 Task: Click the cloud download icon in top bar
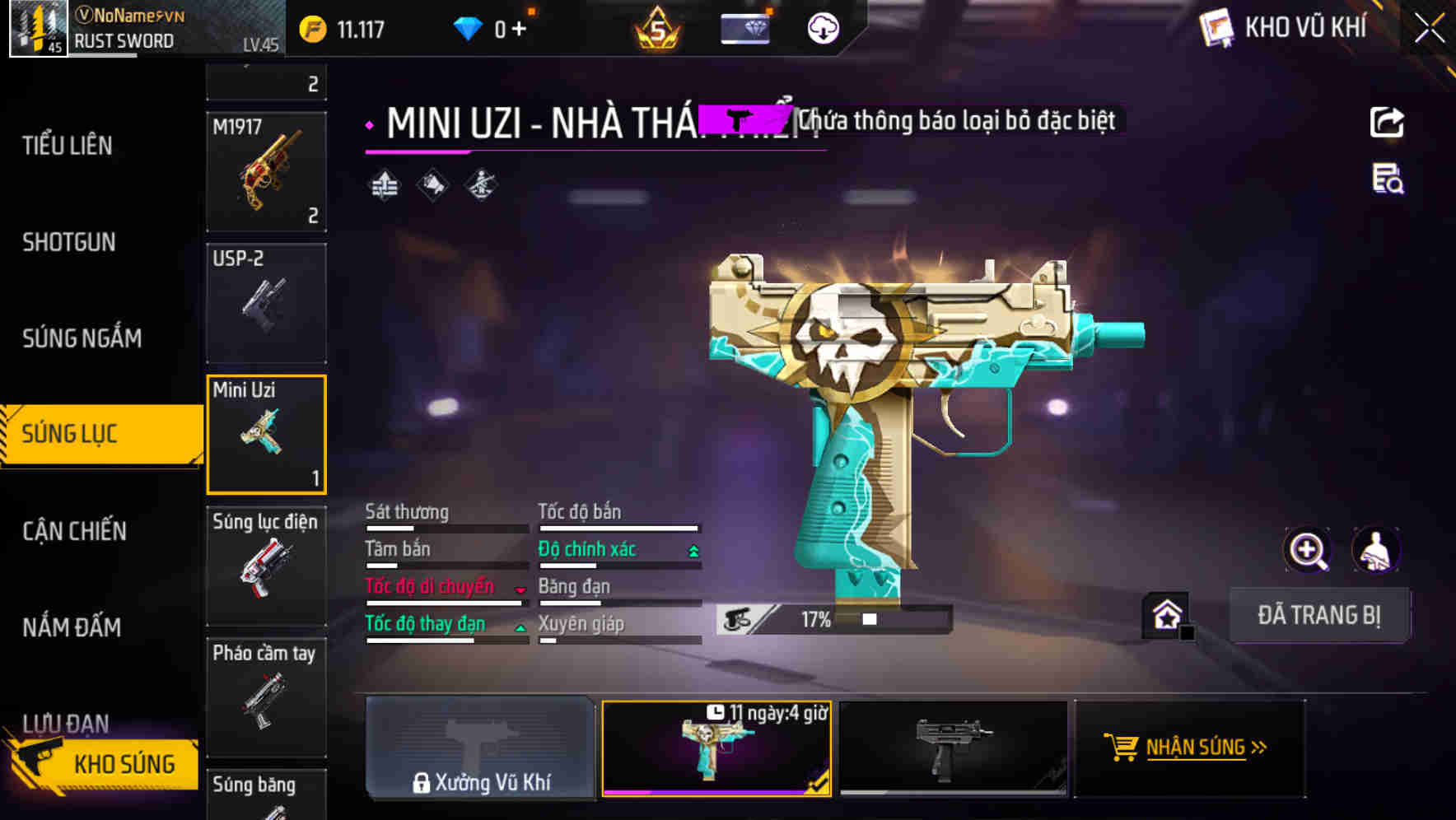[x=822, y=27]
